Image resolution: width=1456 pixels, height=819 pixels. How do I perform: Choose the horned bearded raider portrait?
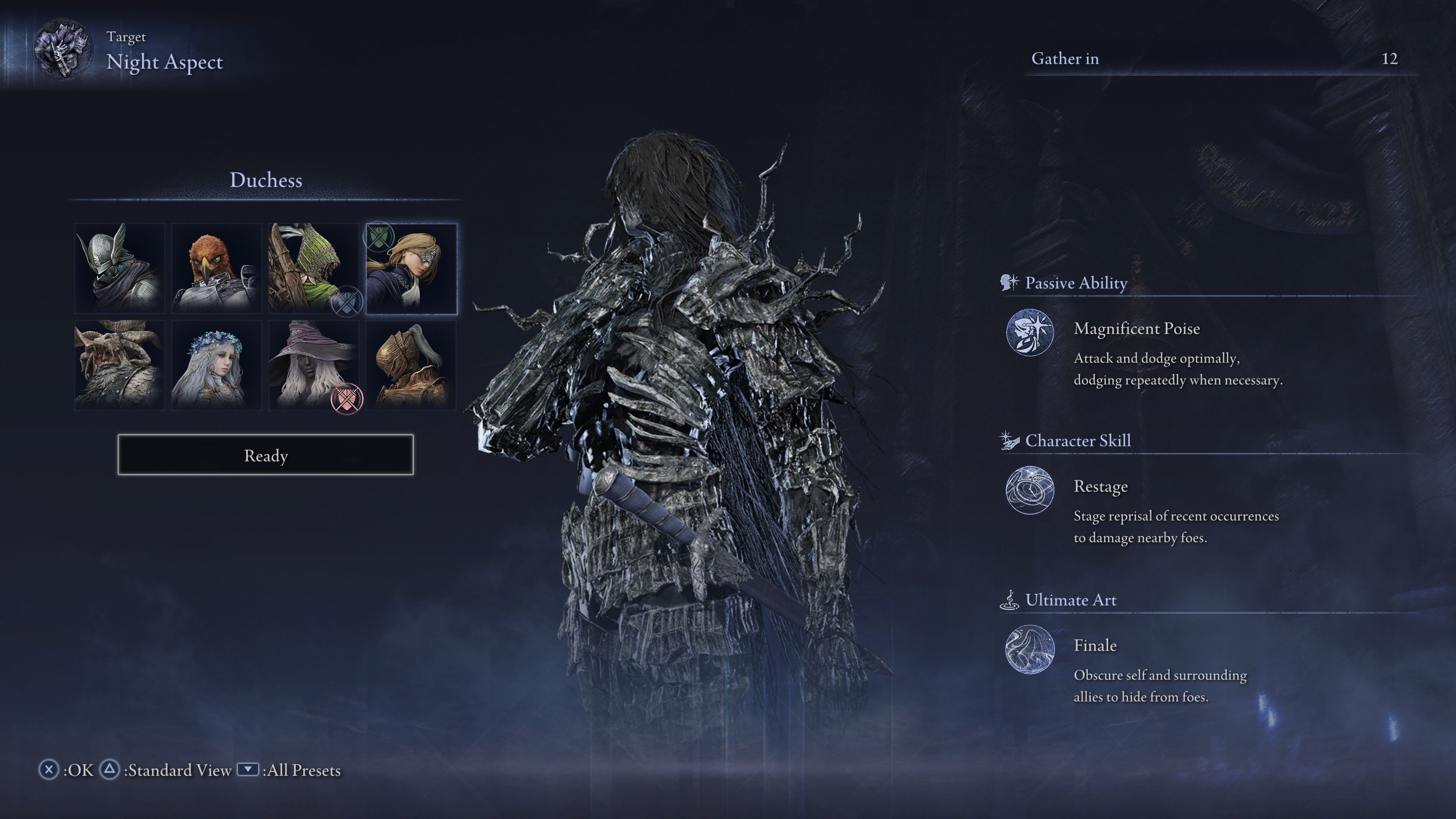click(120, 365)
